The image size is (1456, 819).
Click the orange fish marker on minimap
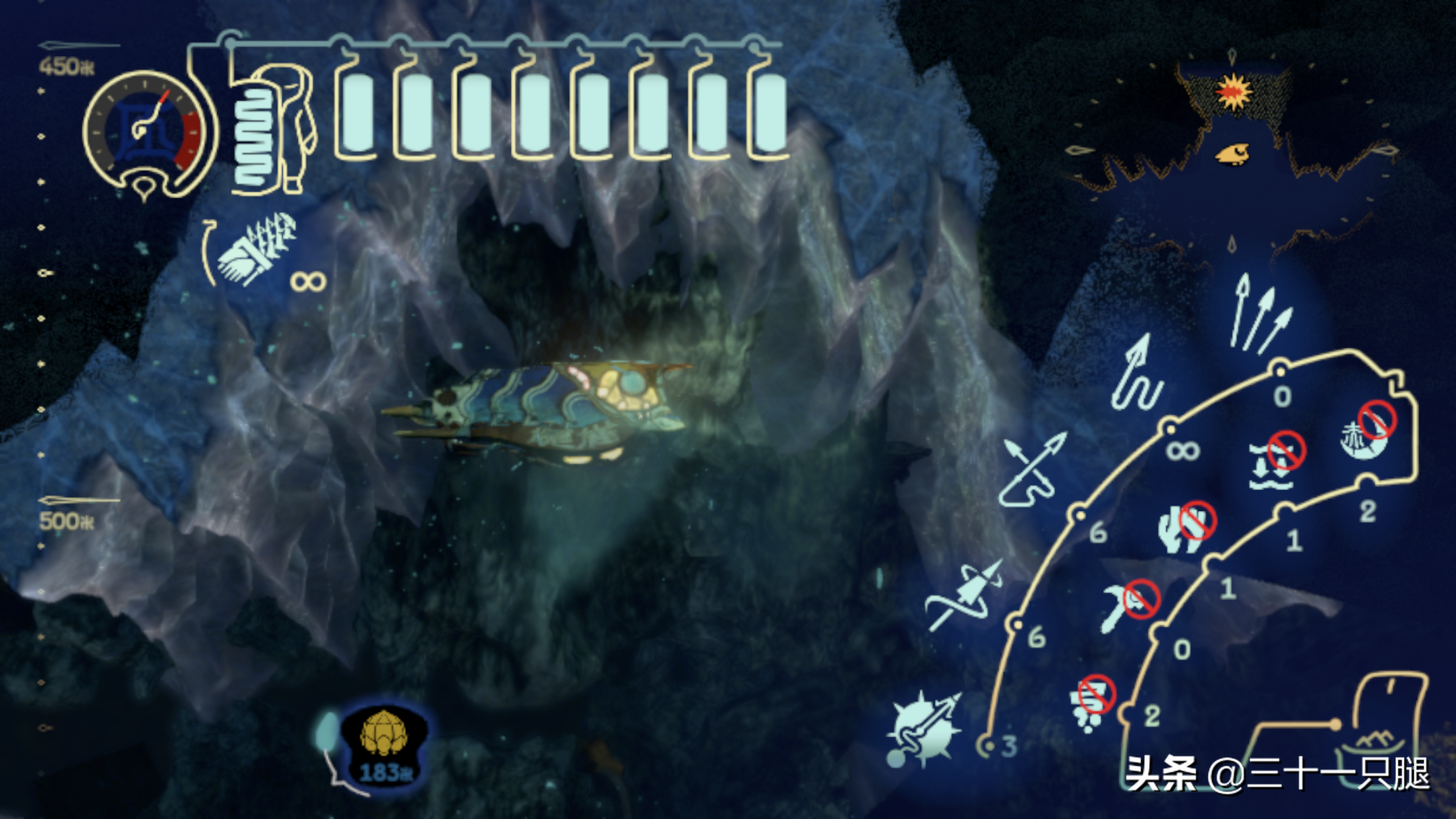pyautogui.click(x=1232, y=154)
